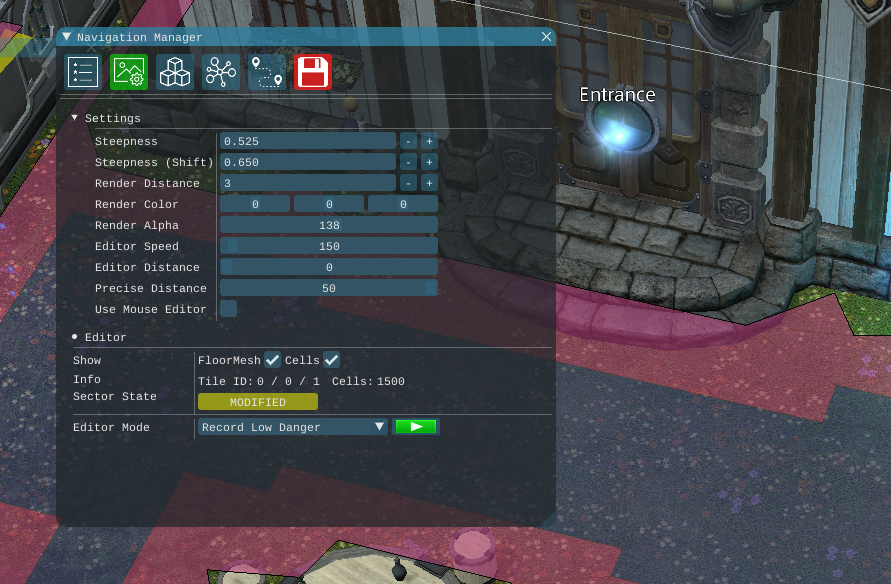Close the Navigation Manager window

(546, 37)
